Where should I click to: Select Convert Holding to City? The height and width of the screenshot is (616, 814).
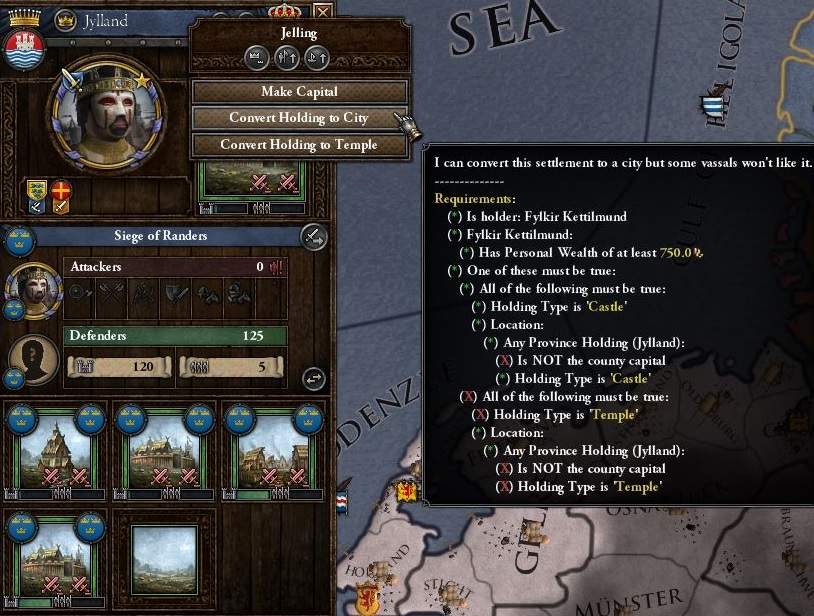(x=299, y=118)
